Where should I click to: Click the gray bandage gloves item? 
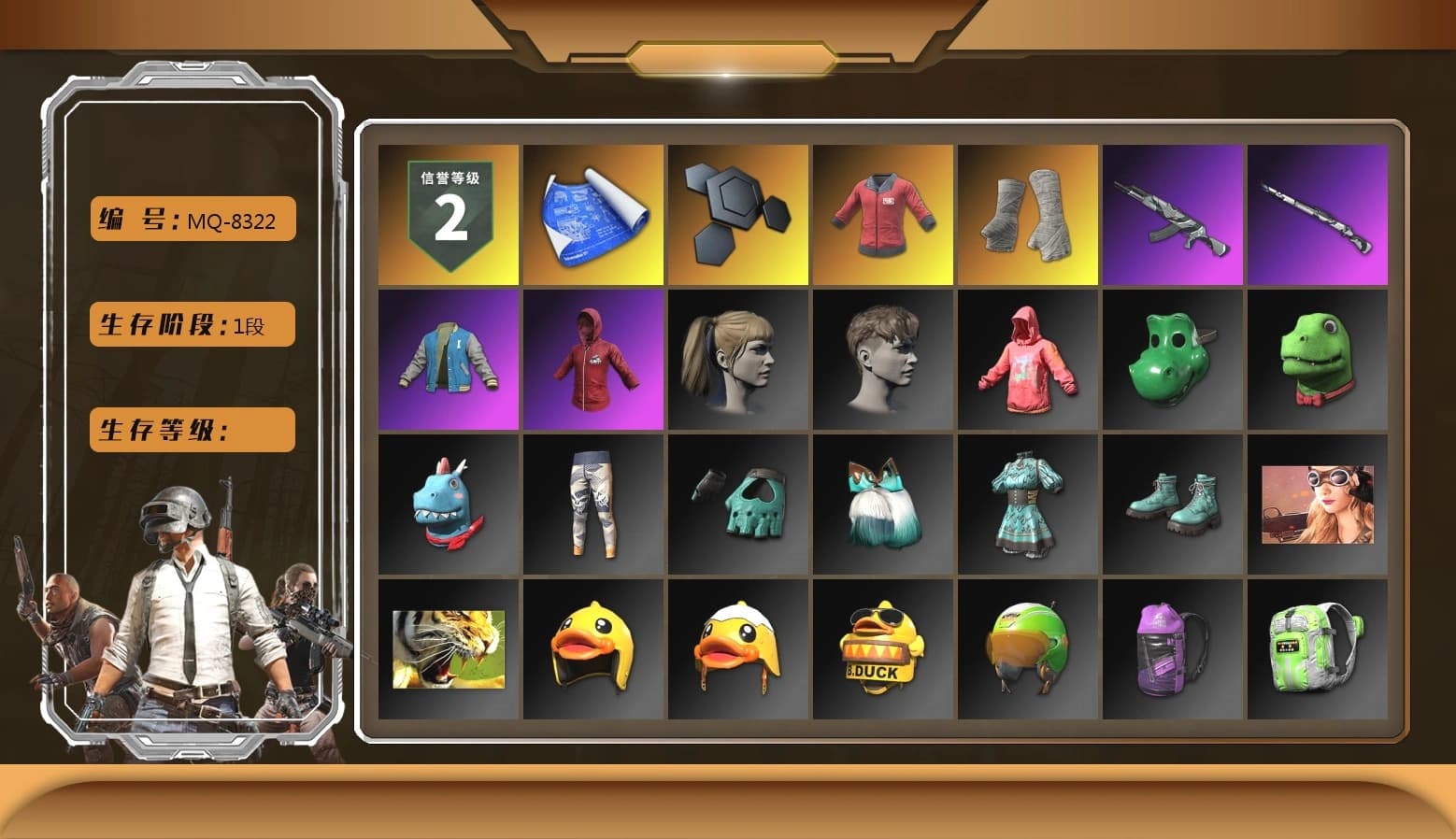click(1028, 214)
